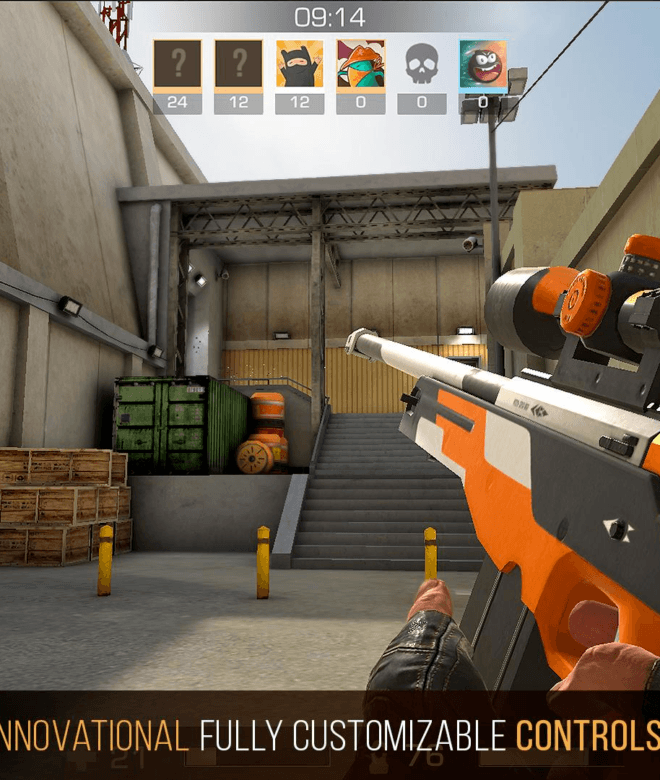Click question mark avatar with score 12

click(x=238, y=65)
